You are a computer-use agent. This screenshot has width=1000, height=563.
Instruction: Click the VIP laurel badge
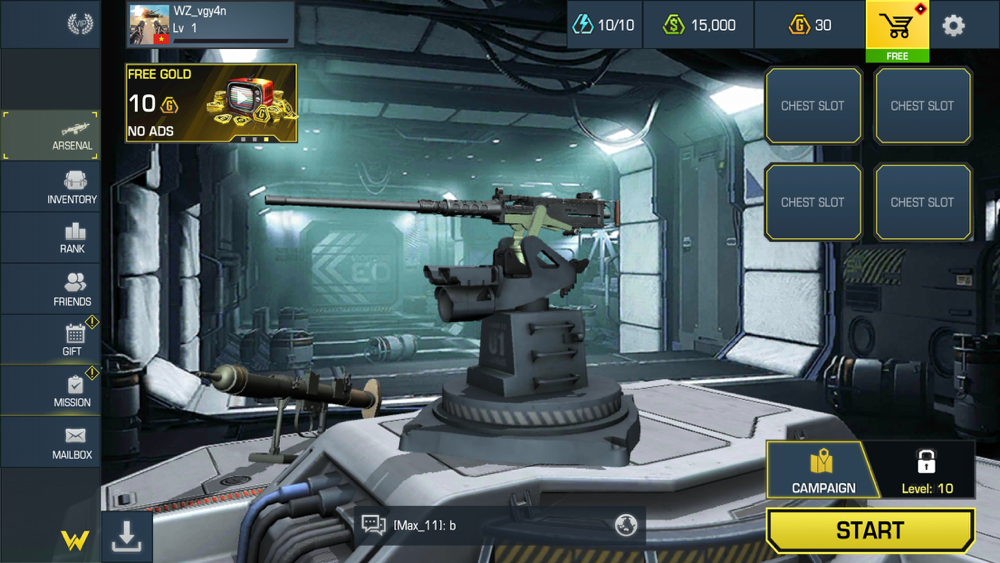coord(79,23)
